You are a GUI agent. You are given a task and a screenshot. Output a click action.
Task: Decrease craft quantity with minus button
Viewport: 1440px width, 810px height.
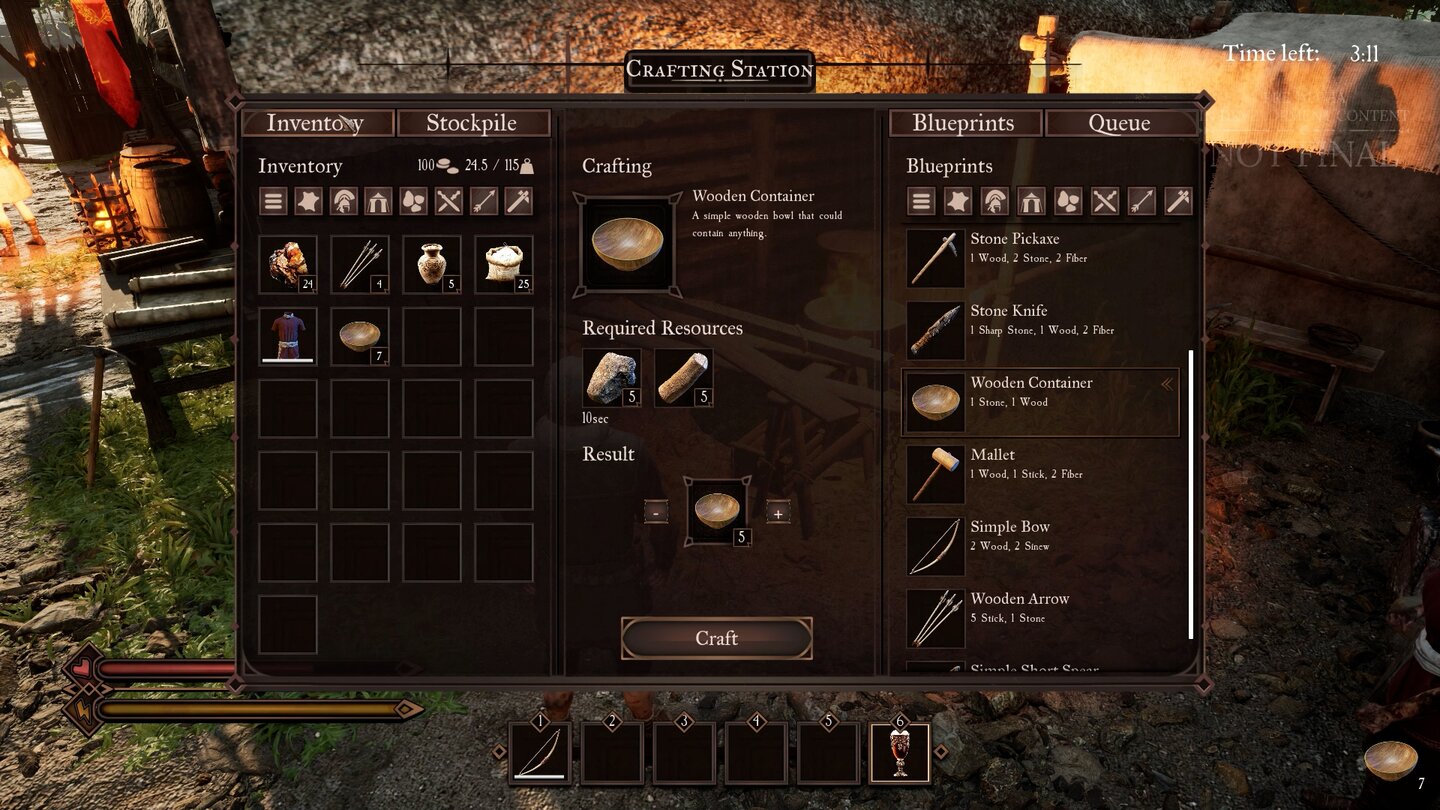656,513
